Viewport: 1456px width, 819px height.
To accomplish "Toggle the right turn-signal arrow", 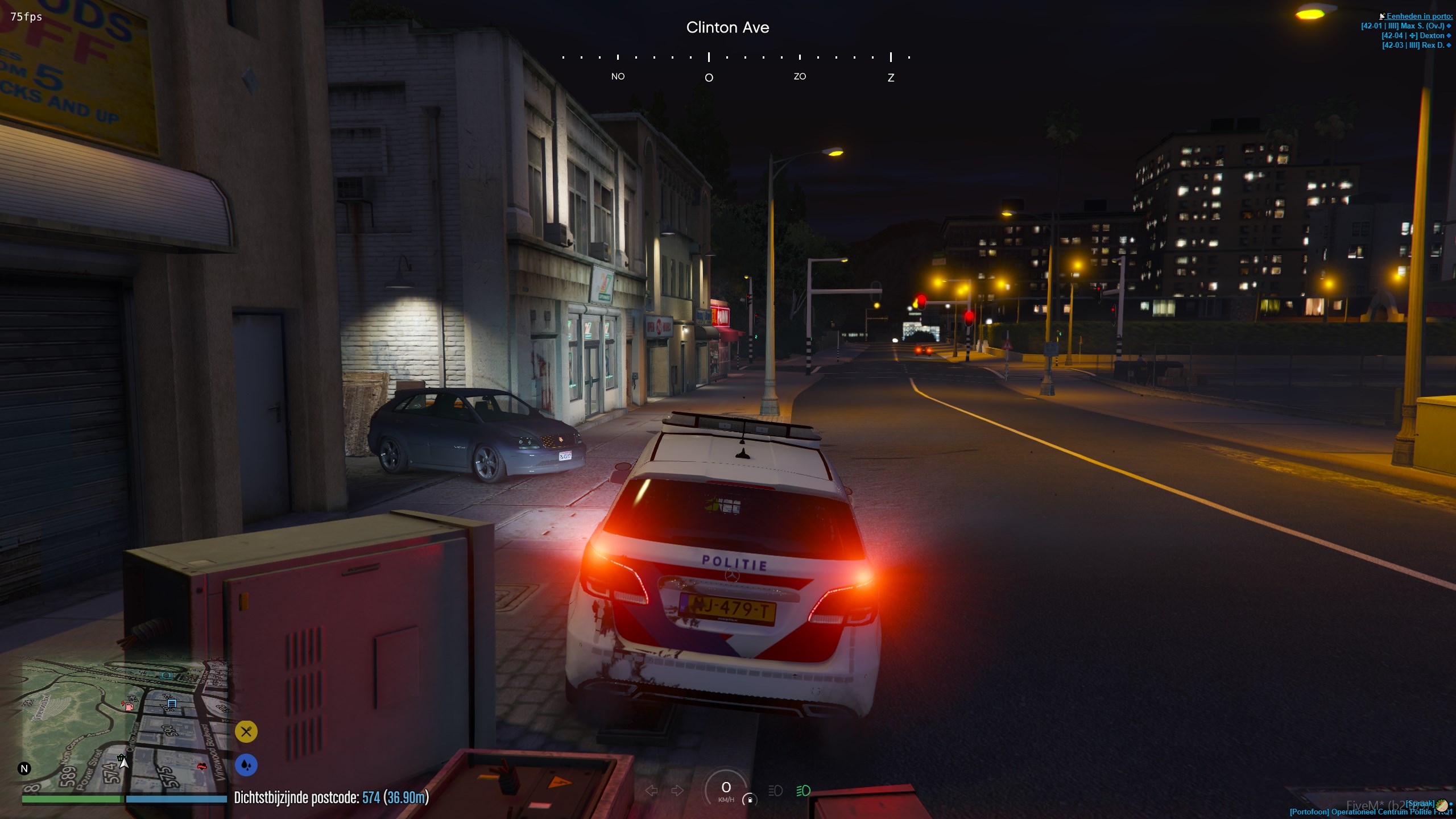I will tap(677, 791).
